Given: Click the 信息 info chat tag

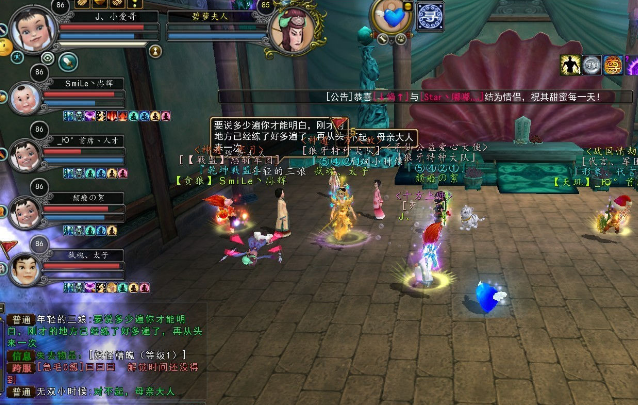Looking at the screenshot, I should pyautogui.click(x=21, y=353).
